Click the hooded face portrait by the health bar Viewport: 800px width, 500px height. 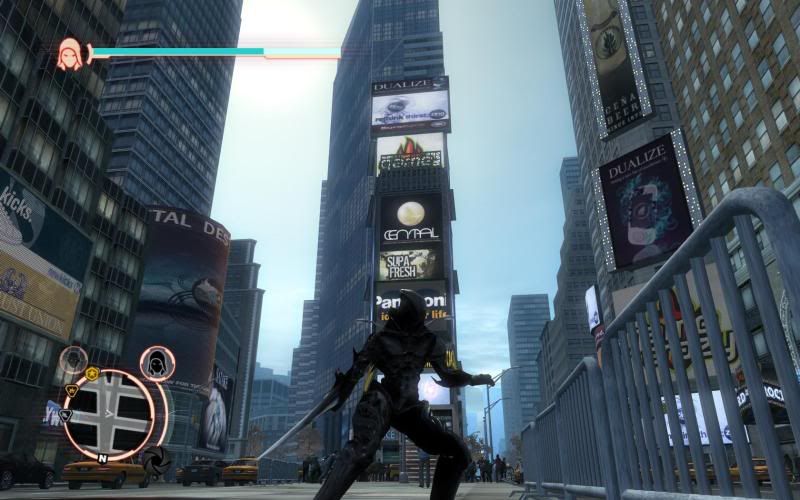coord(70,53)
